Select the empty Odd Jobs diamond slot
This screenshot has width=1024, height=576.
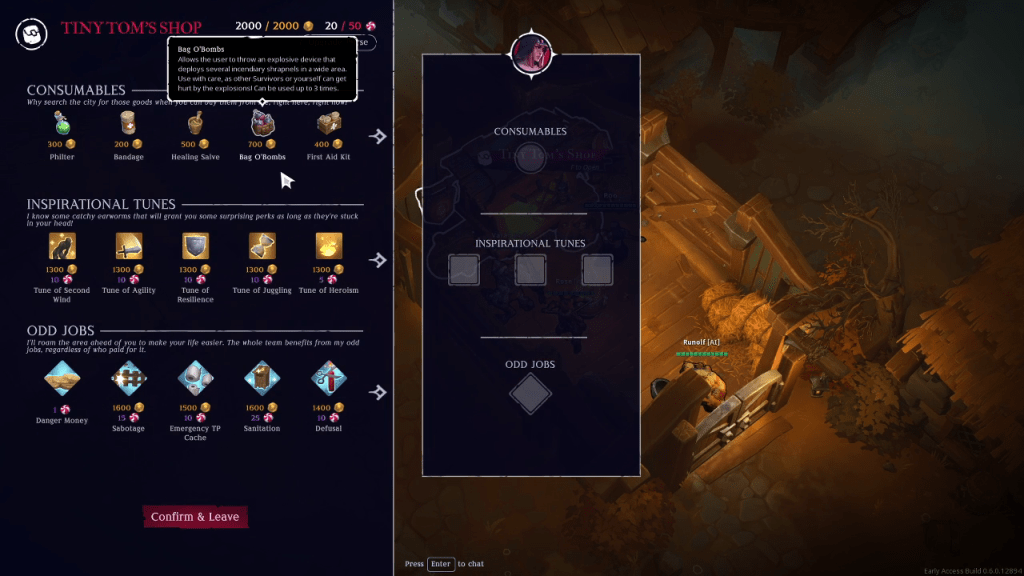coord(530,394)
